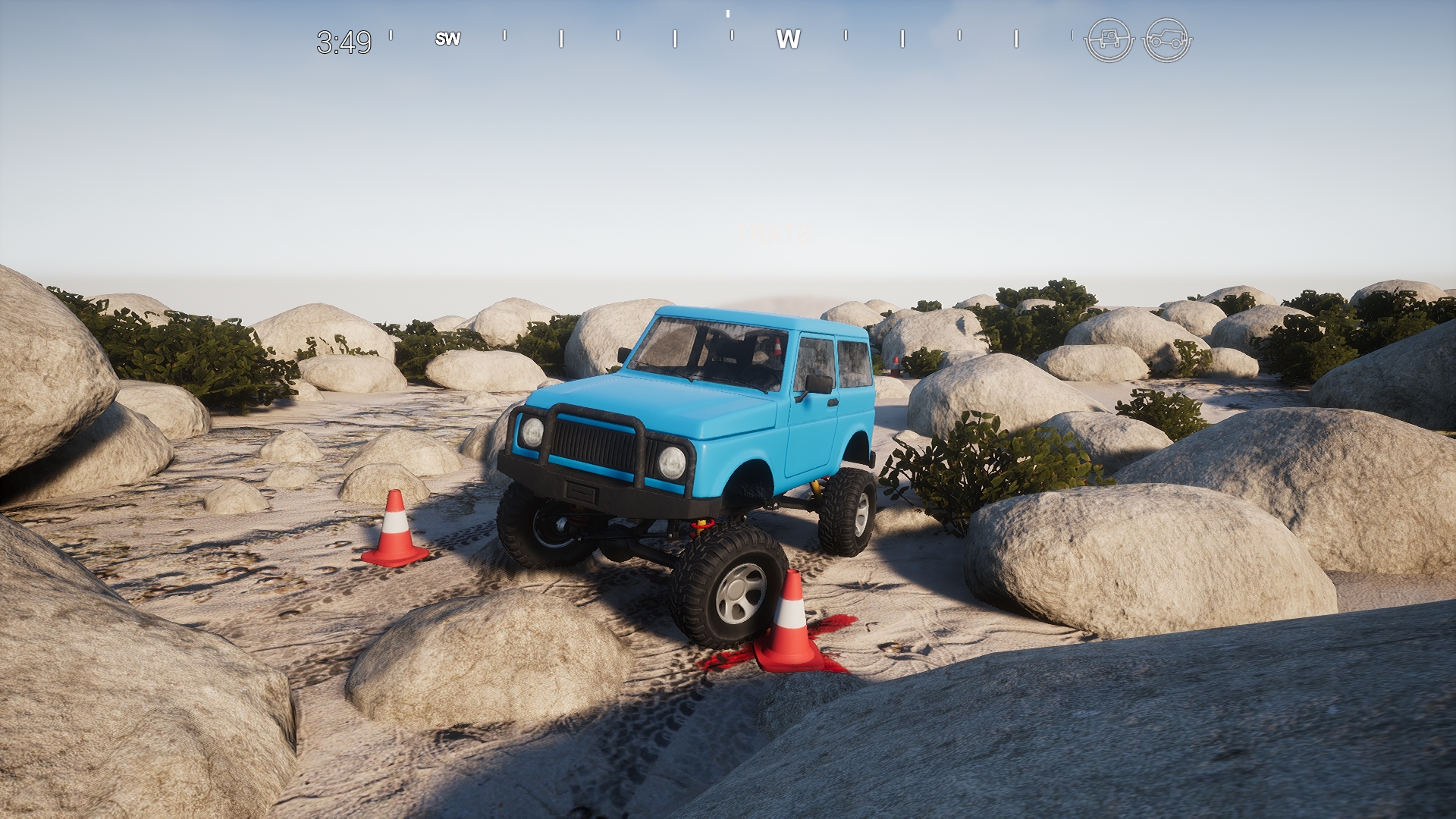Click the compass tick mark right of W
1456x819 pixels.
(846, 36)
